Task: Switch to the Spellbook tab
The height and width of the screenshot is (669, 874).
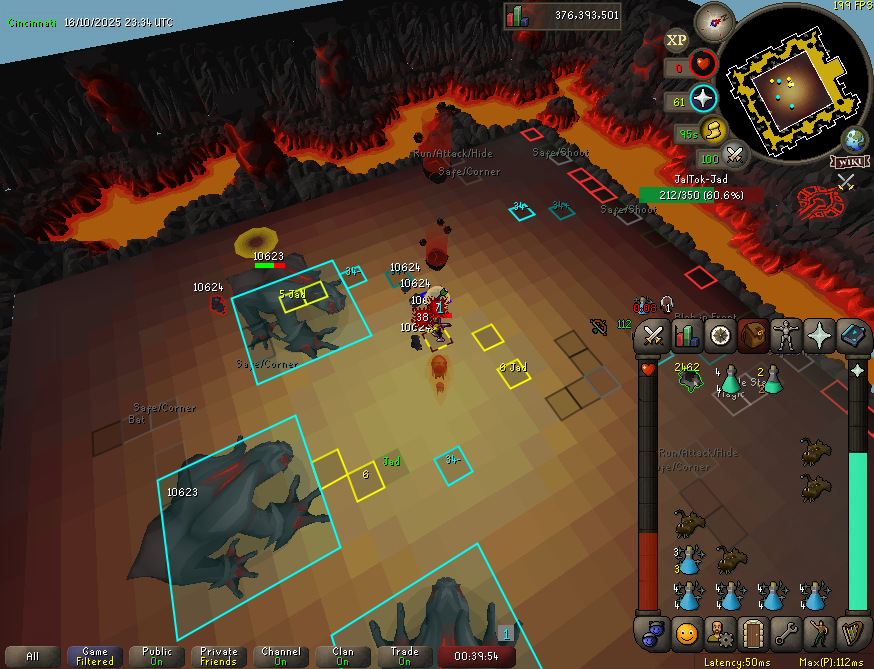Action: 853,335
